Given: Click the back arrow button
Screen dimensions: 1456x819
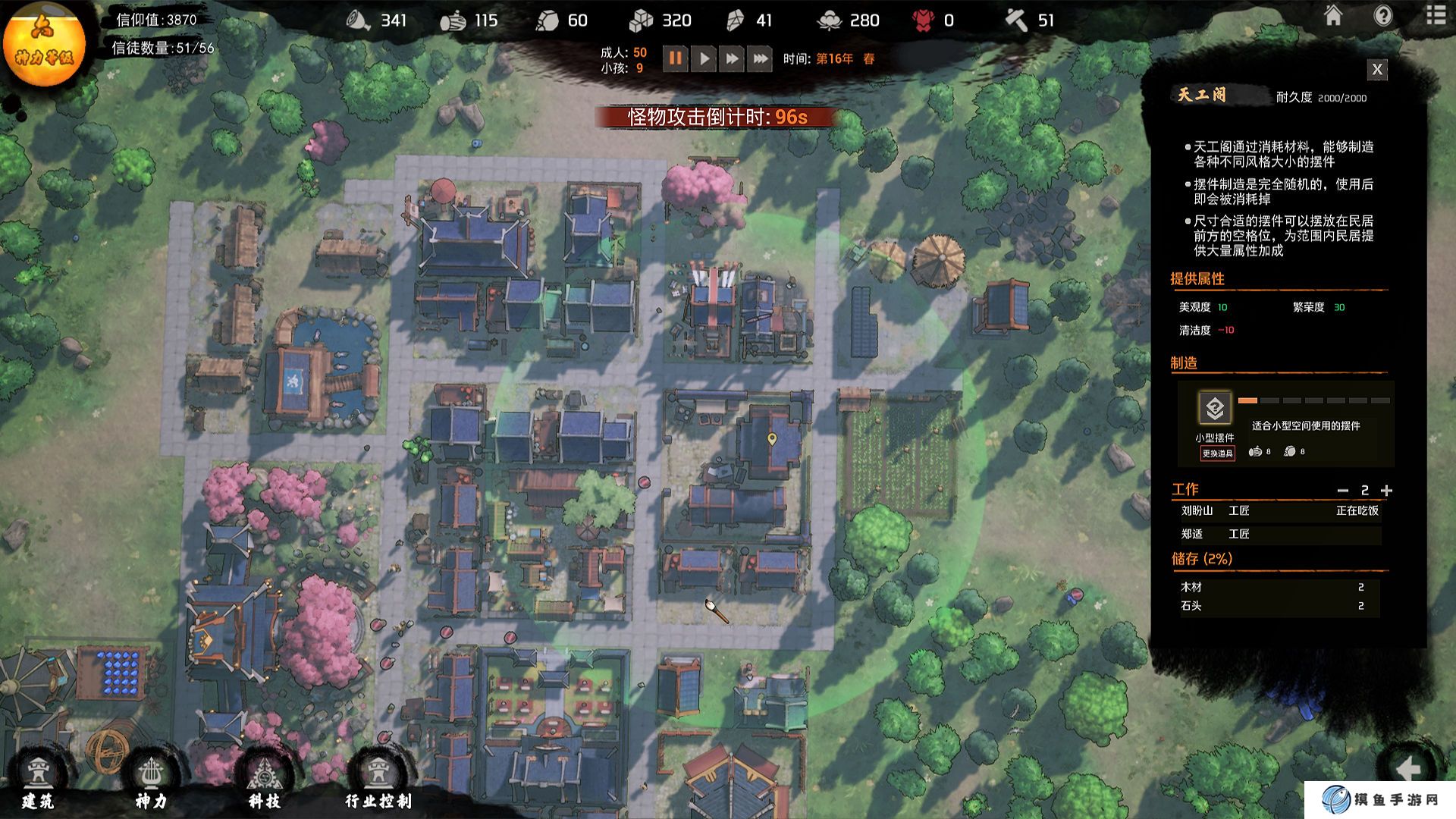Looking at the screenshot, I should [x=1408, y=767].
